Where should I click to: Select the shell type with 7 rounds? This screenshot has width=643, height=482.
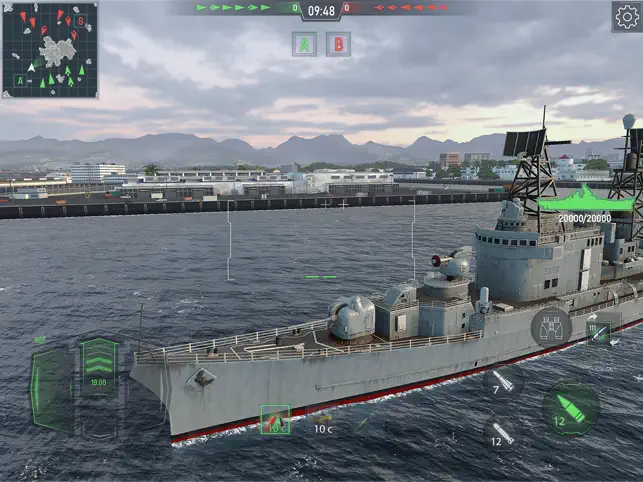pyautogui.click(x=503, y=382)
